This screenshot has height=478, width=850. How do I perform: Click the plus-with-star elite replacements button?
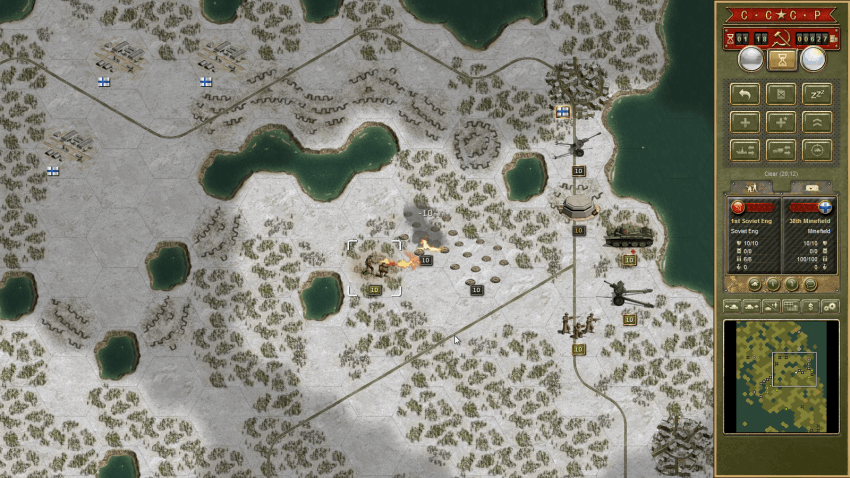780,122
